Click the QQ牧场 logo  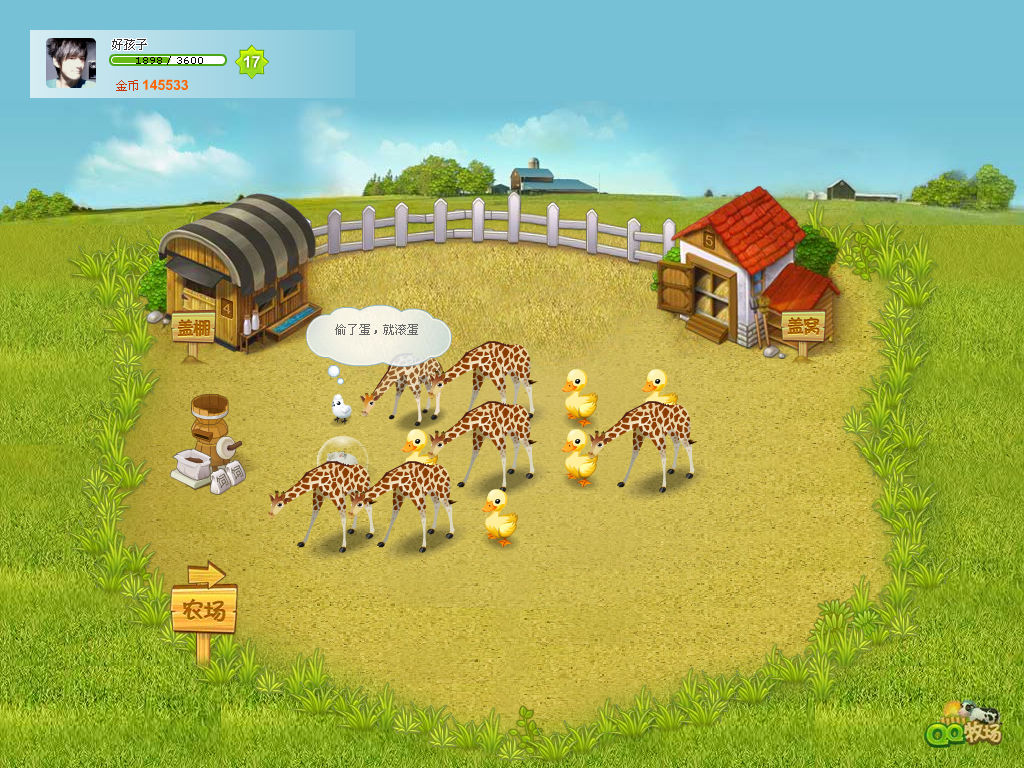click(964, 724)
